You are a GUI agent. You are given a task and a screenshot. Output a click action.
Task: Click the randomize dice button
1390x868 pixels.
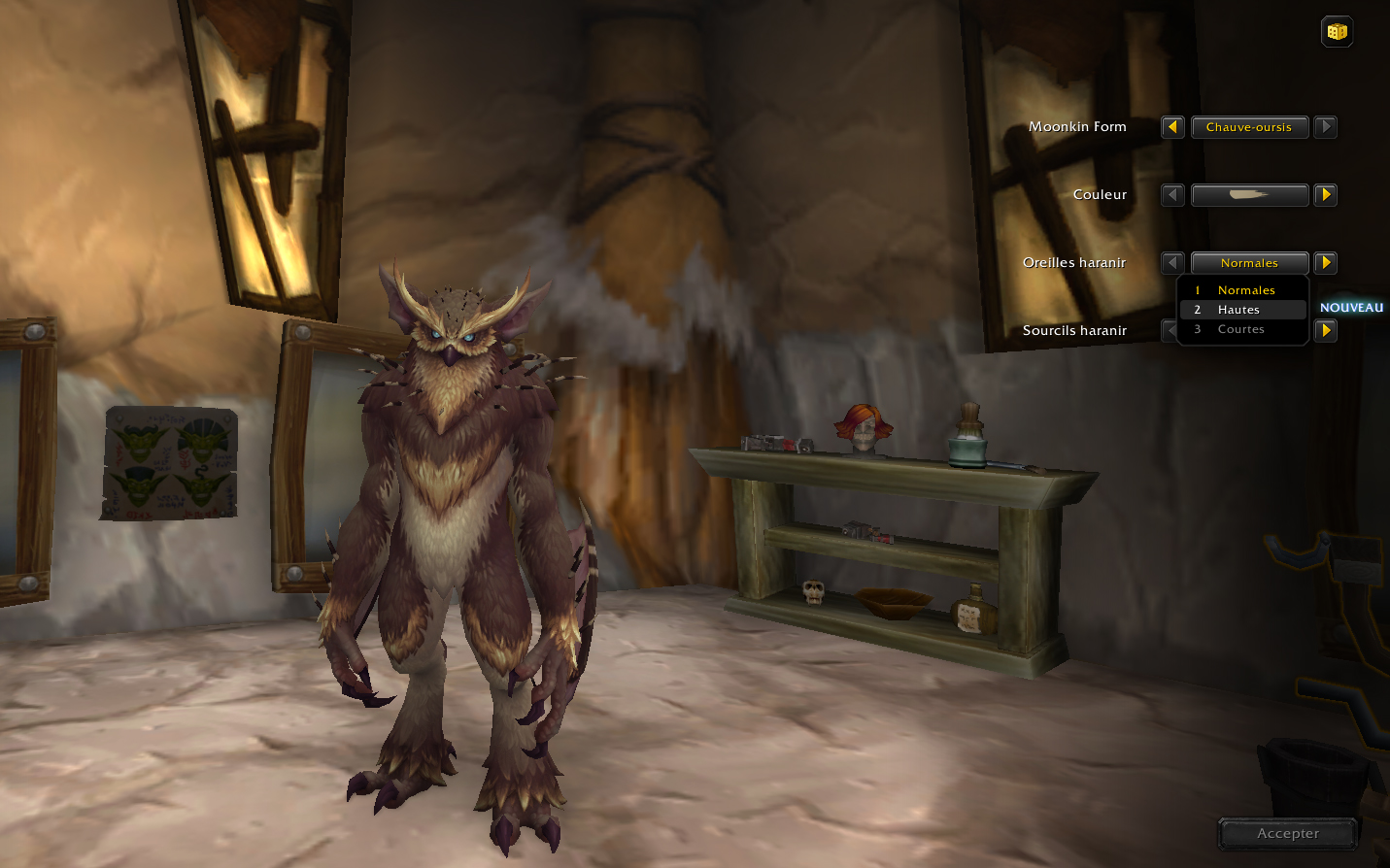click(1338, 32)
